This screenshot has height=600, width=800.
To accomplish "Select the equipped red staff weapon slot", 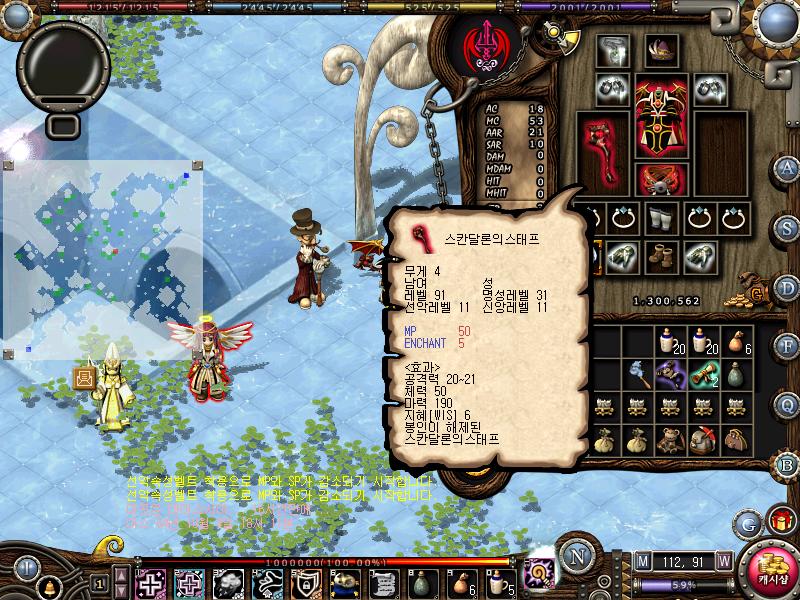I will pos(603,145).
